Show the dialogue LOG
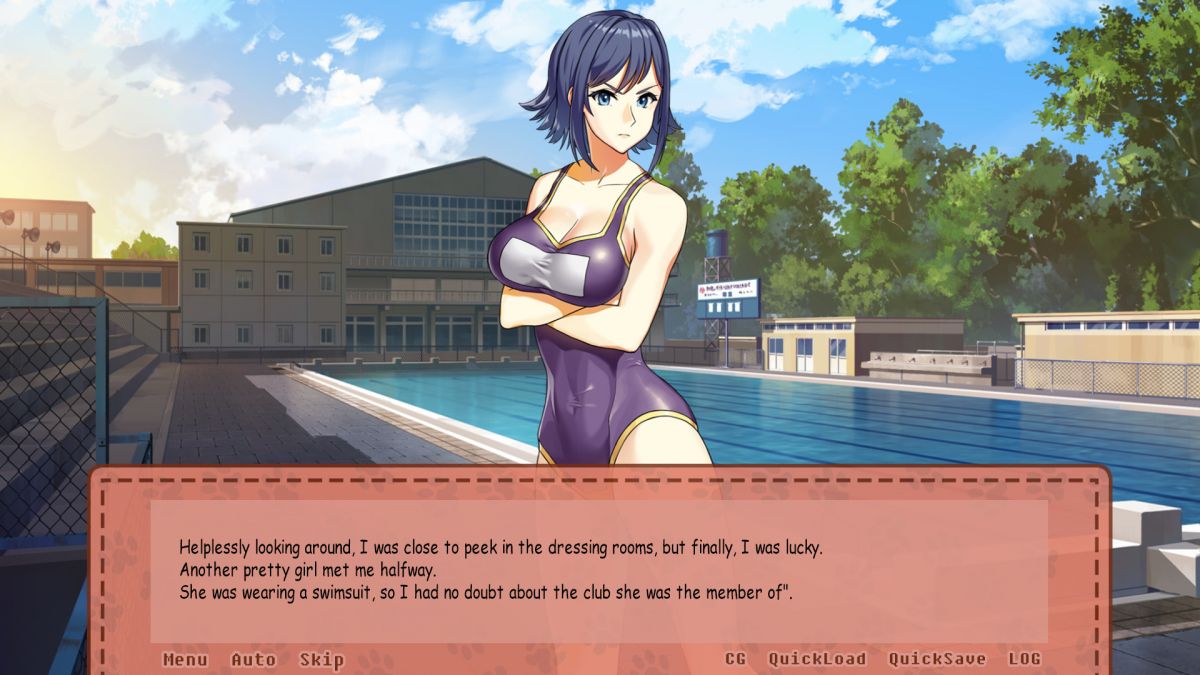Viewport: 1200px width, 675px height. pyautogui.click(x=1024, y=659)
